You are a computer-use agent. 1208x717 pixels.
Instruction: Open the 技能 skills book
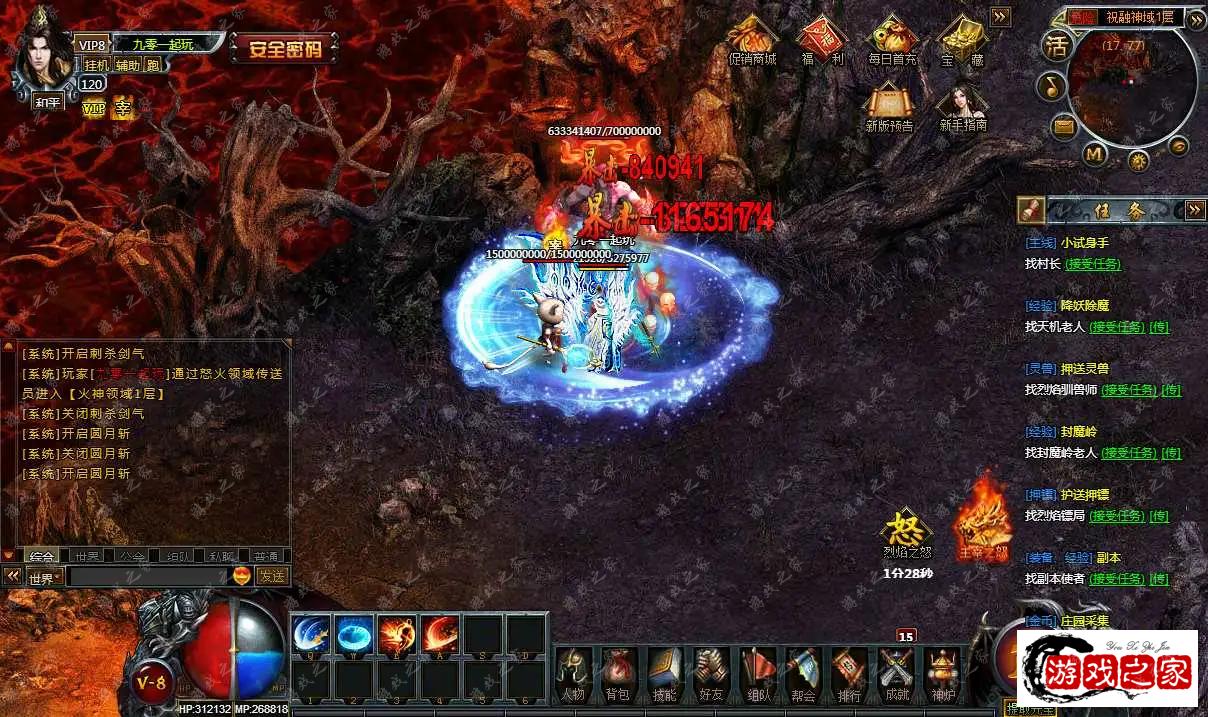664,672
